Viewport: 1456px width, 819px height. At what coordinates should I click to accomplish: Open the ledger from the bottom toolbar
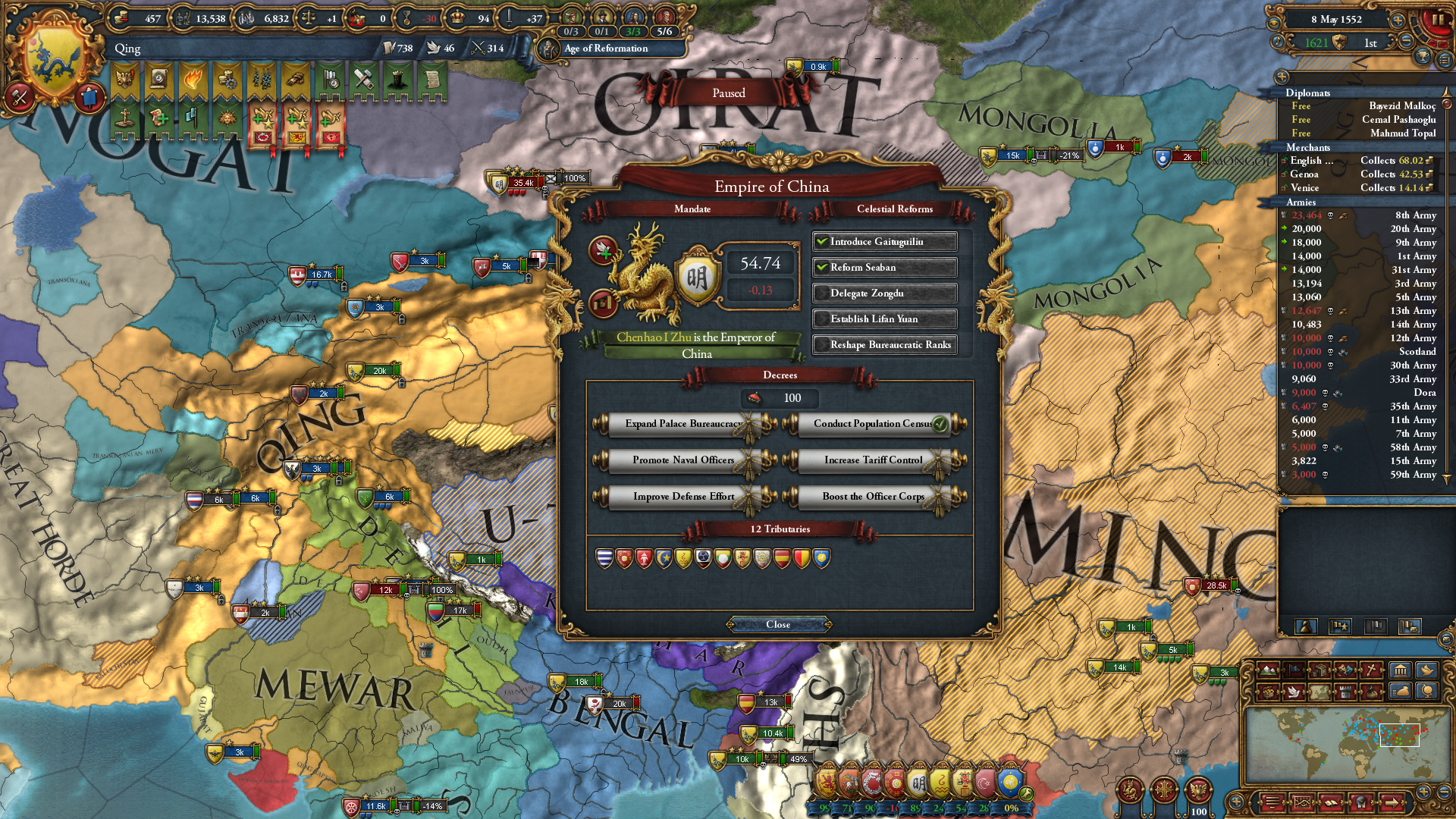point(1332,803)
